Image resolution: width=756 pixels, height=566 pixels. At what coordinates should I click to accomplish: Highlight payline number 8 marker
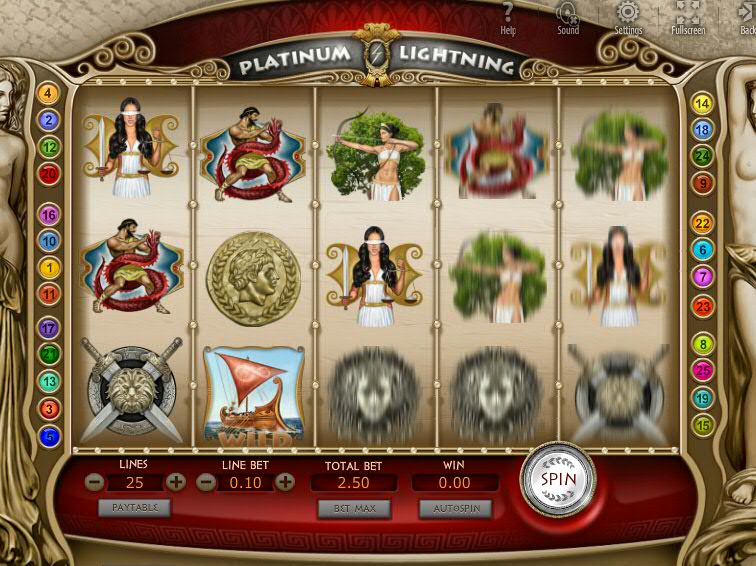(x=703, y=345)
